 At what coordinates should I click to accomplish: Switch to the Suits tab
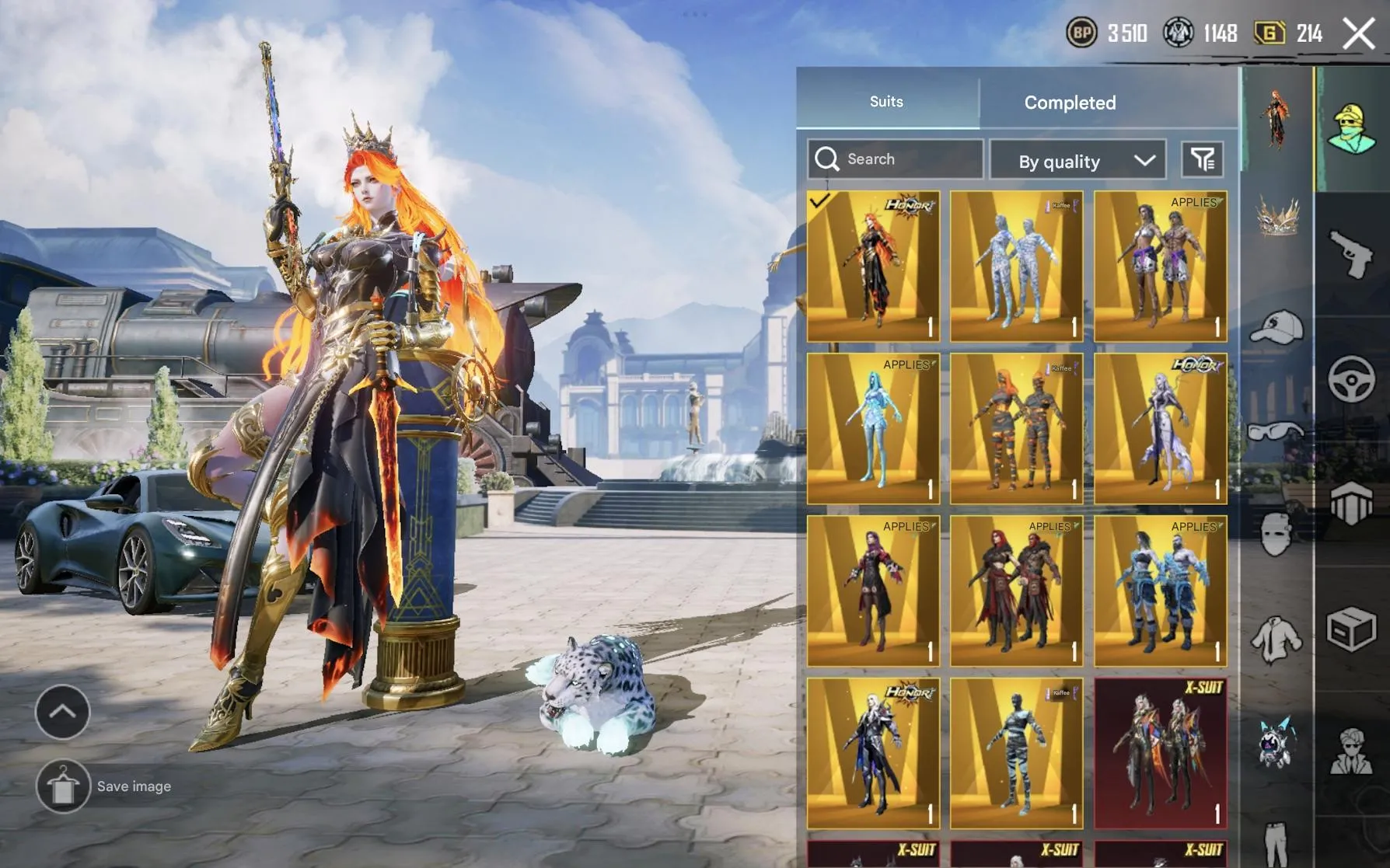885,101
